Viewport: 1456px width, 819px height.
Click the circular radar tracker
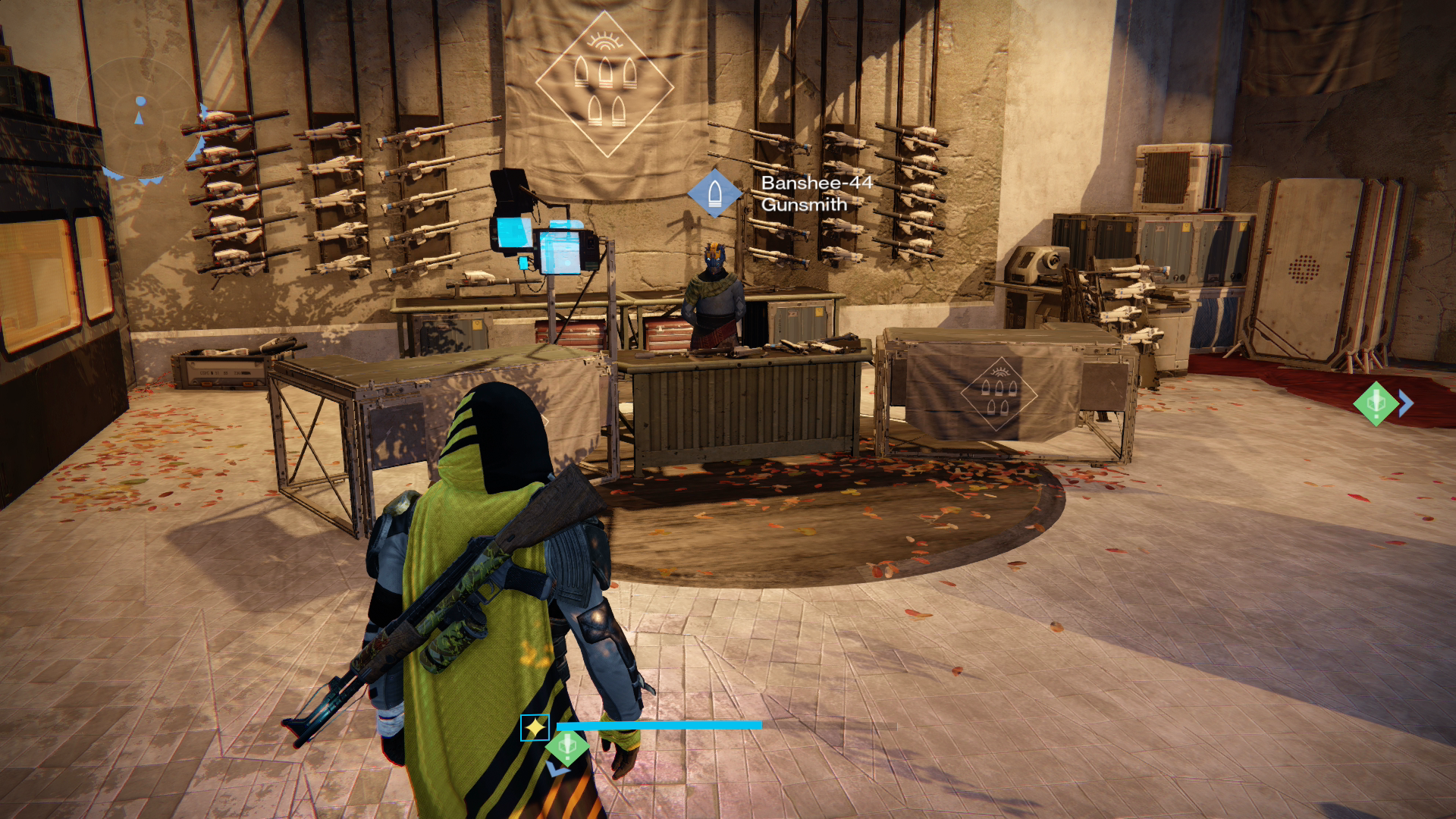(141, 118)
